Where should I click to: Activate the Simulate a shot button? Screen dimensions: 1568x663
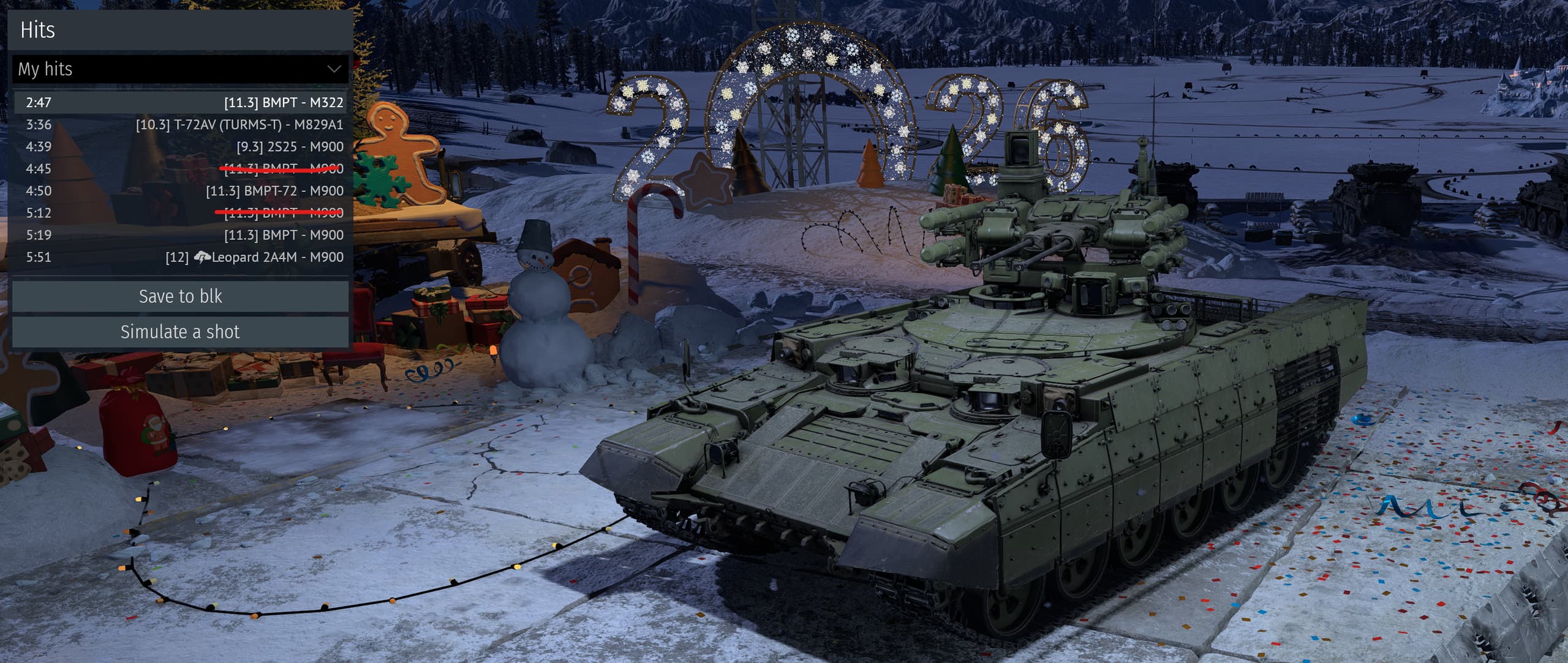coord(180,332)
